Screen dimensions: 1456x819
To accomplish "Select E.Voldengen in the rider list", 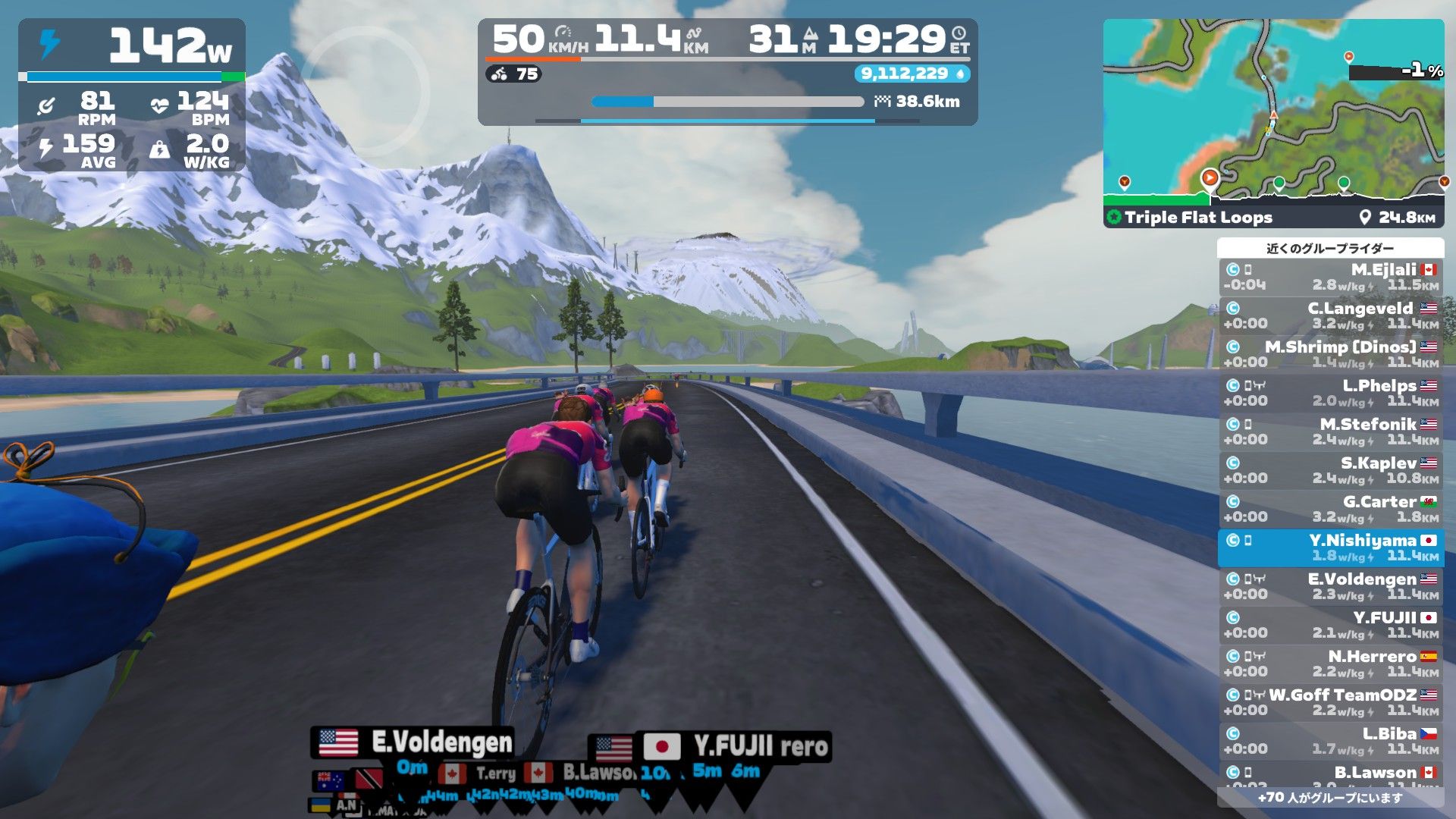I will 1331,587.
